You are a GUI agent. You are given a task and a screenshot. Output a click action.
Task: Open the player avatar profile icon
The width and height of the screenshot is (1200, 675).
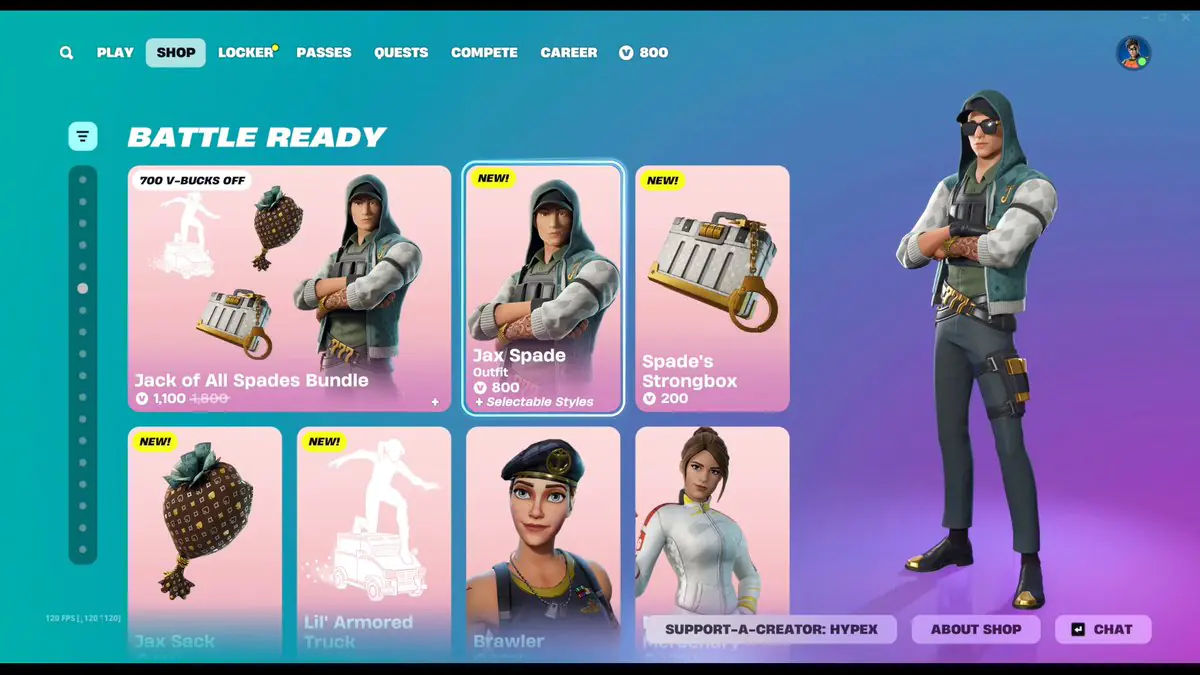pyautogui.click(x=1133, y=53)
